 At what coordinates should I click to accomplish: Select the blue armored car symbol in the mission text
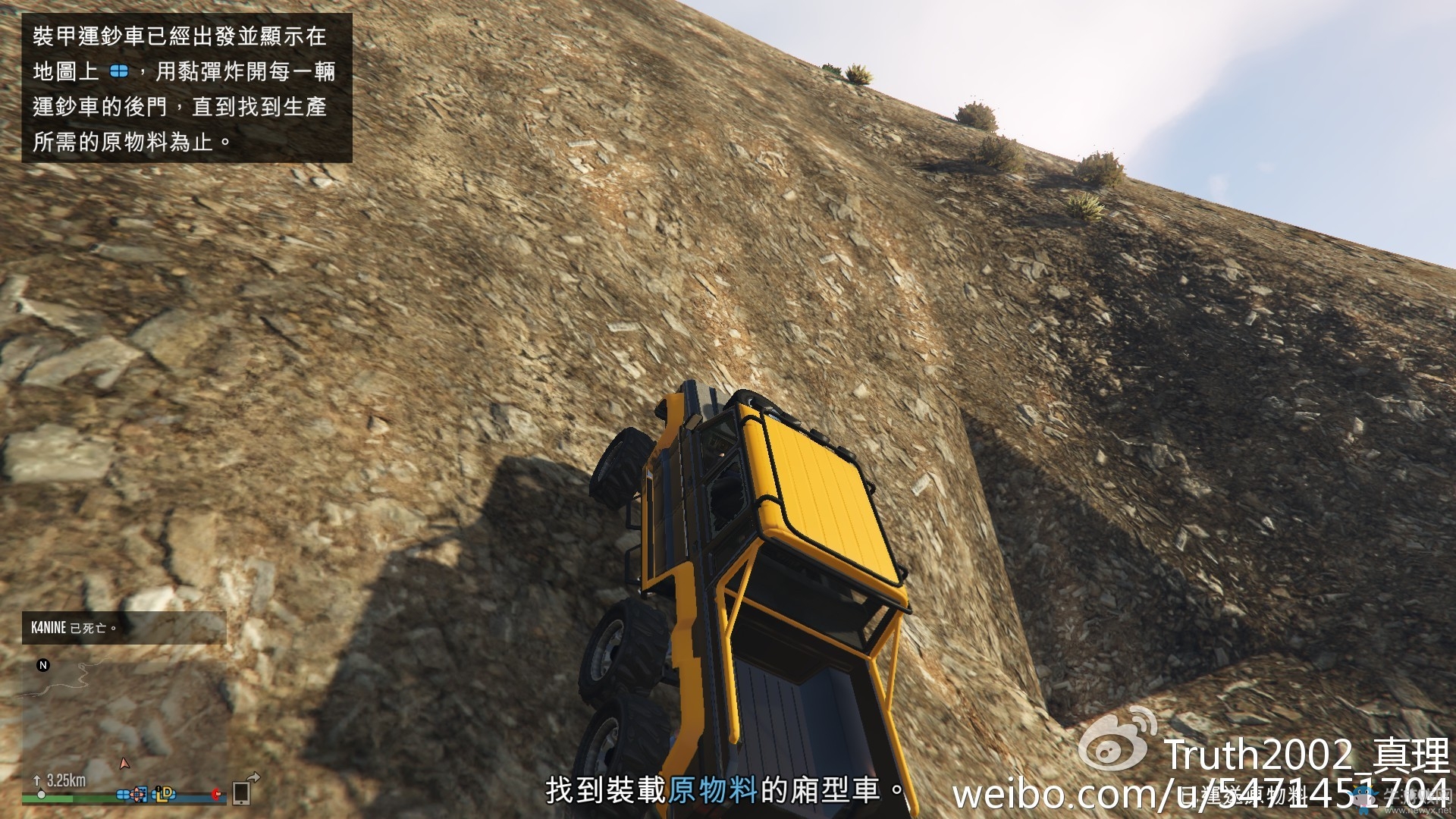[118, 73]
